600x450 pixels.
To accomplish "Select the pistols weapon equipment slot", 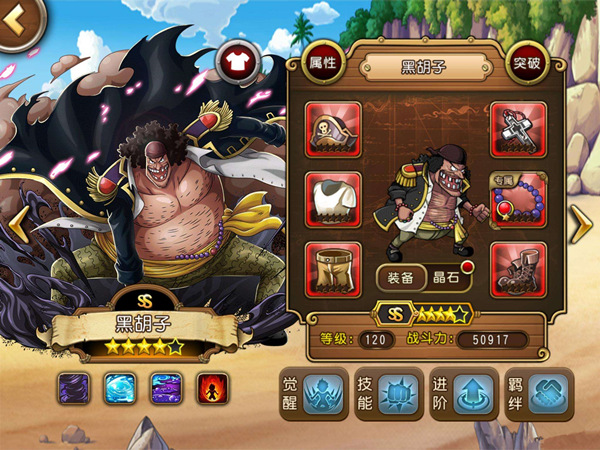I will click(518, 129).
